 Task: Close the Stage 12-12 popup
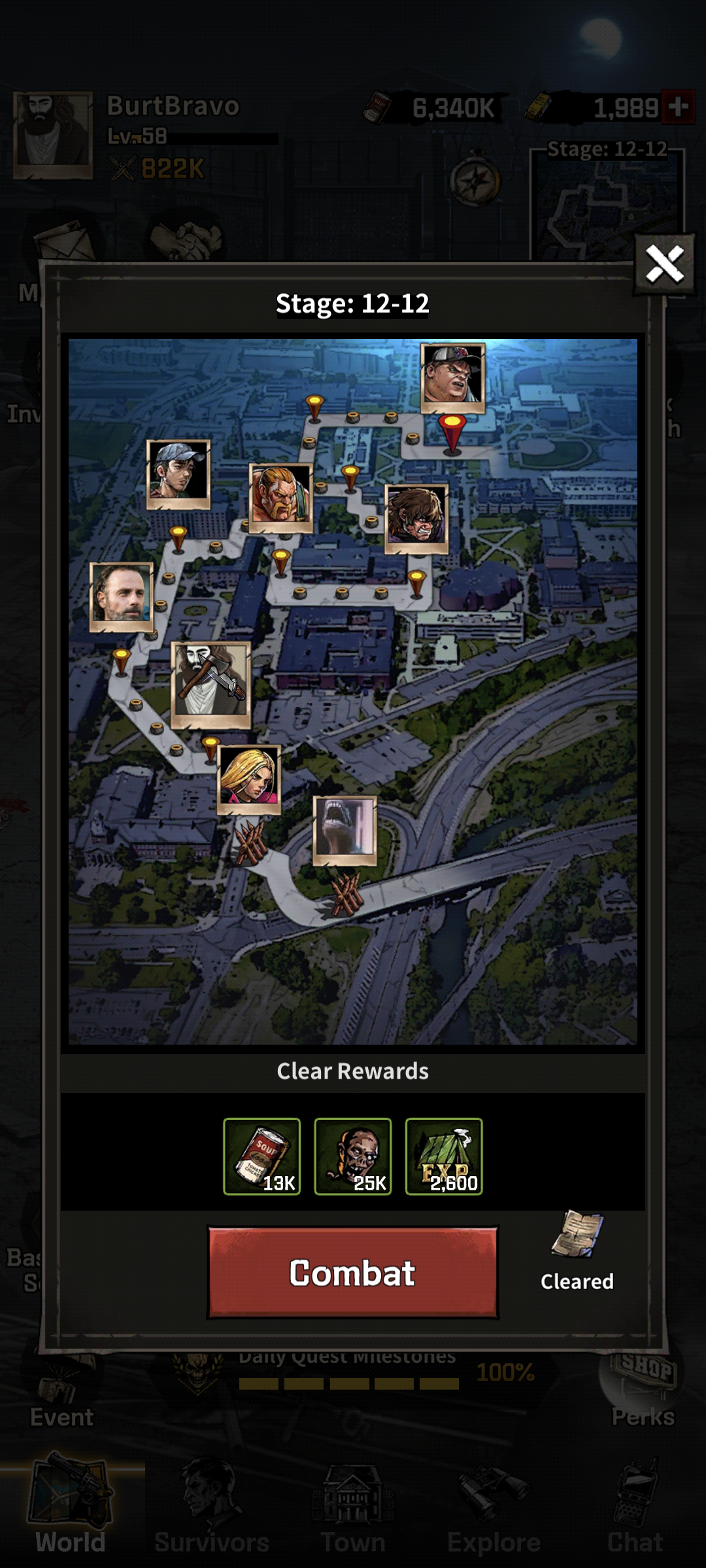(x=664, y=264)
